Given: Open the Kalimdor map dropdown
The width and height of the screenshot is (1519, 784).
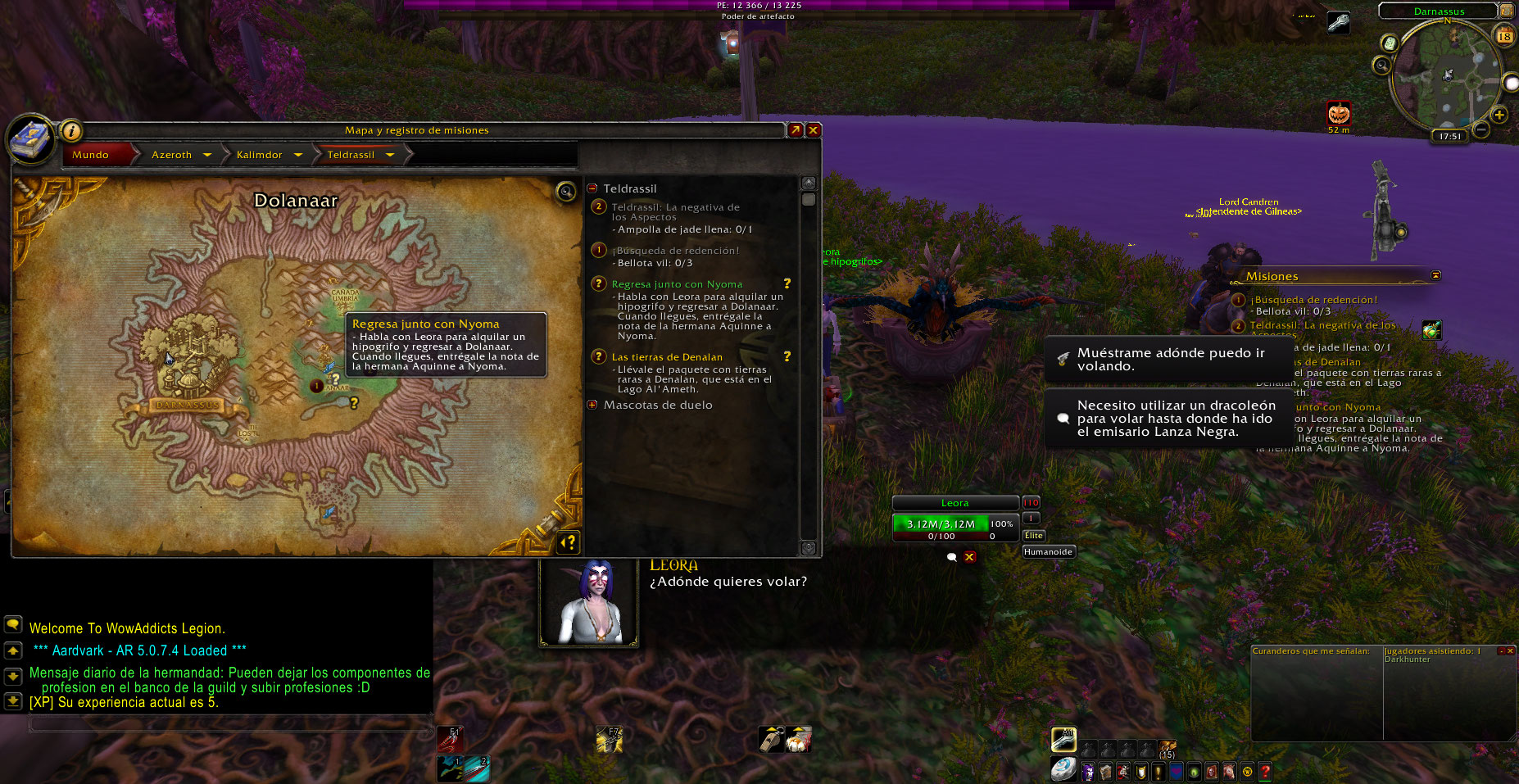Looking at the screenshot, I should coord(297,155).
